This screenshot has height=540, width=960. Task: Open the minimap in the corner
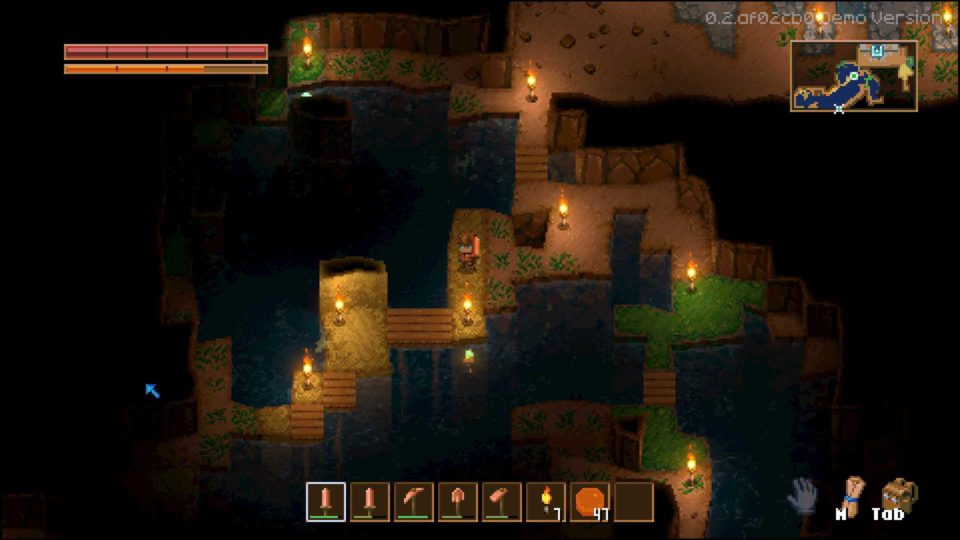[853, 76]
